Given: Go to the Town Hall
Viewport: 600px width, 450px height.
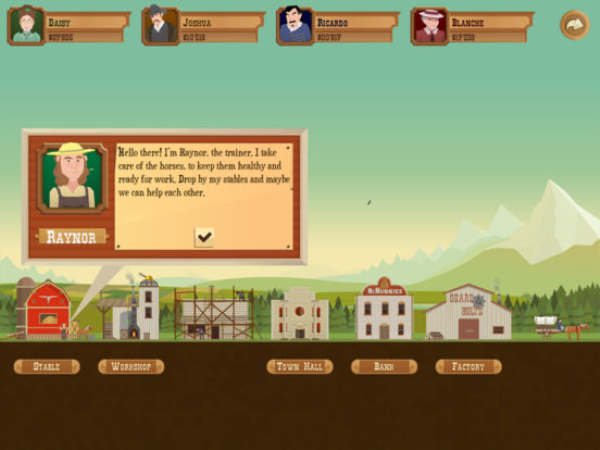Looking at the screenshot, I should pyautogui.click(x=300, y=367).
